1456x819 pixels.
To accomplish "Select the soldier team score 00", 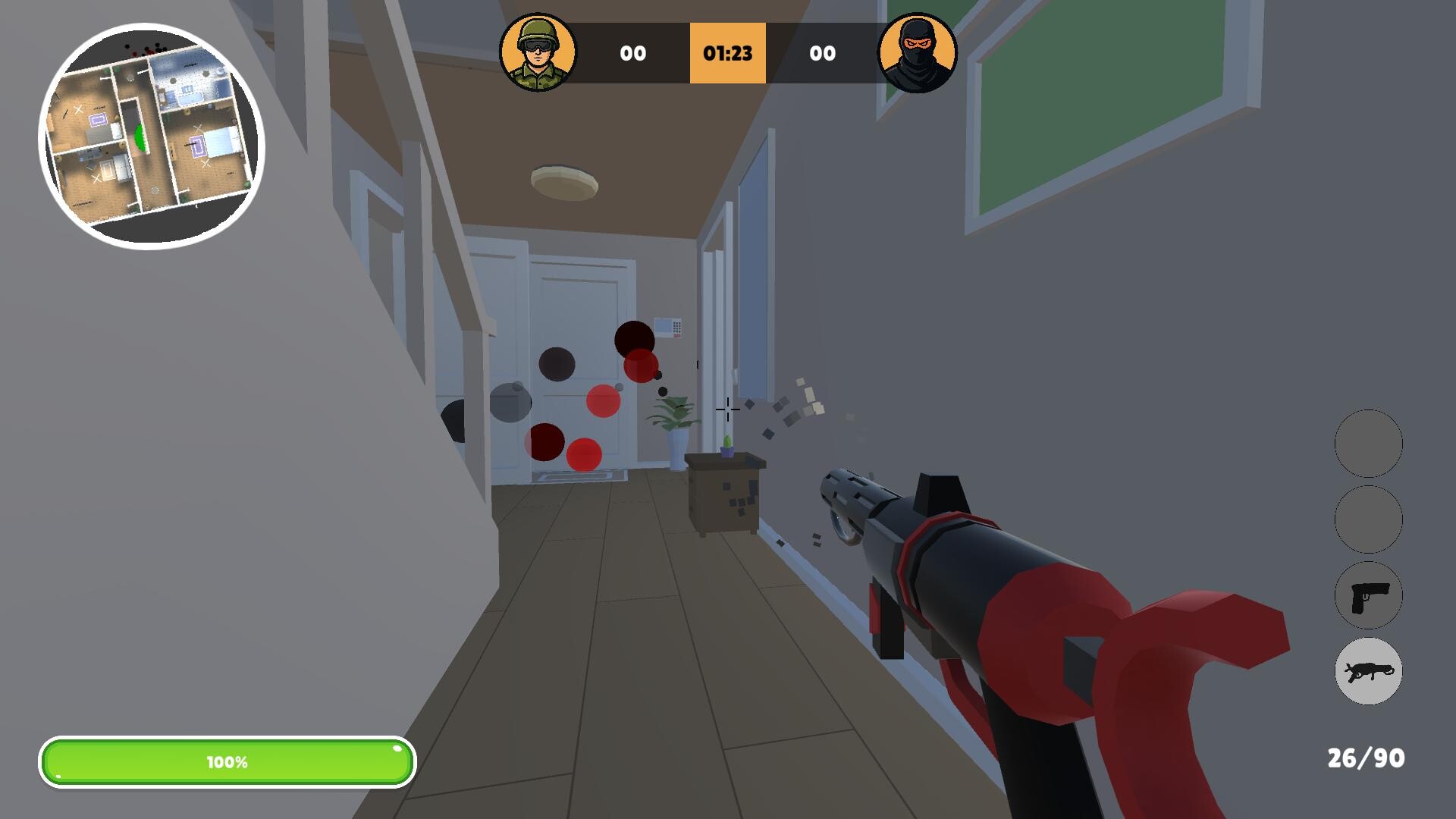I will click(x=634, y=53).
